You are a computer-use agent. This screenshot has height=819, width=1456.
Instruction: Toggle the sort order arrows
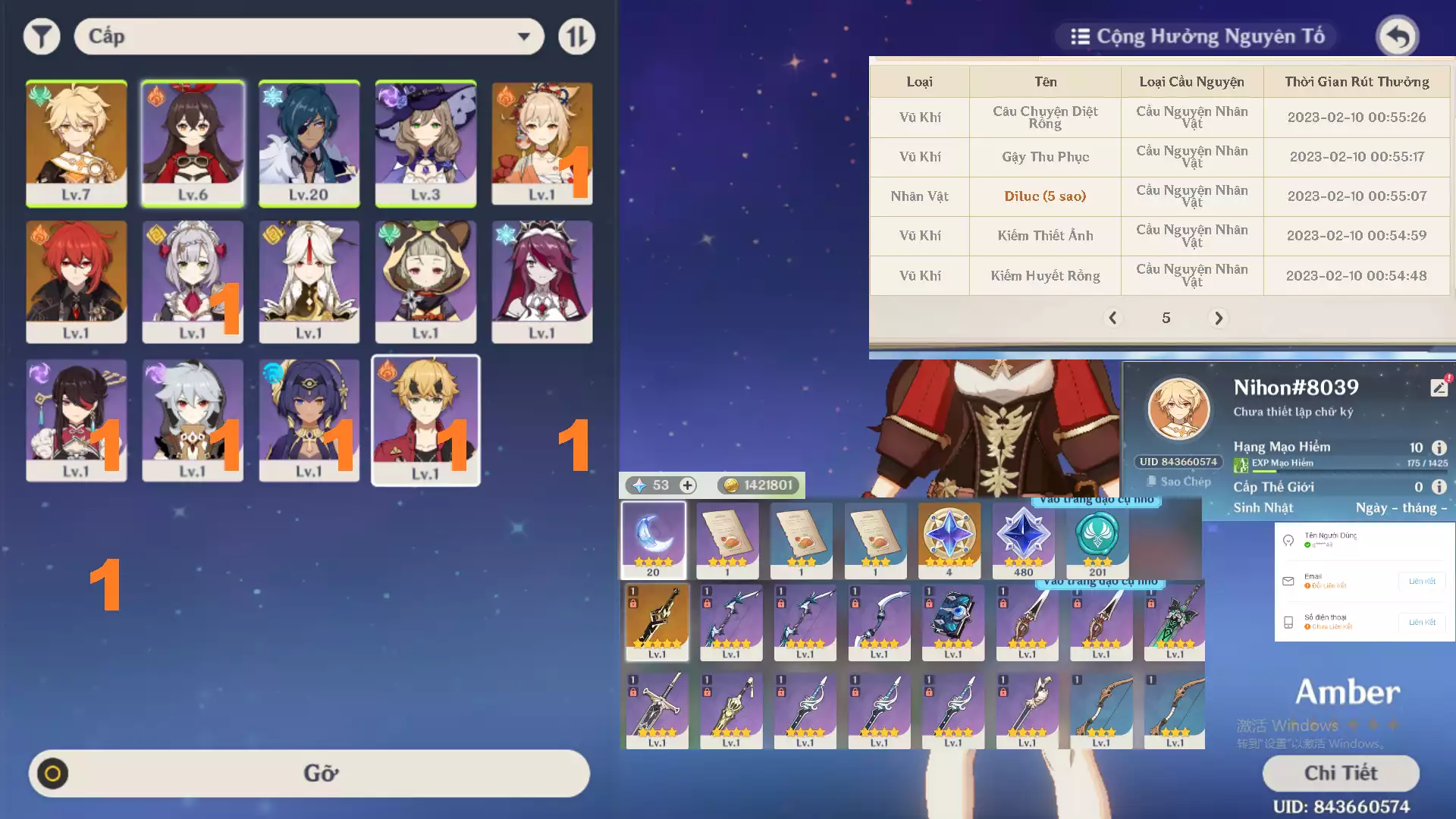tap(576, 36)
